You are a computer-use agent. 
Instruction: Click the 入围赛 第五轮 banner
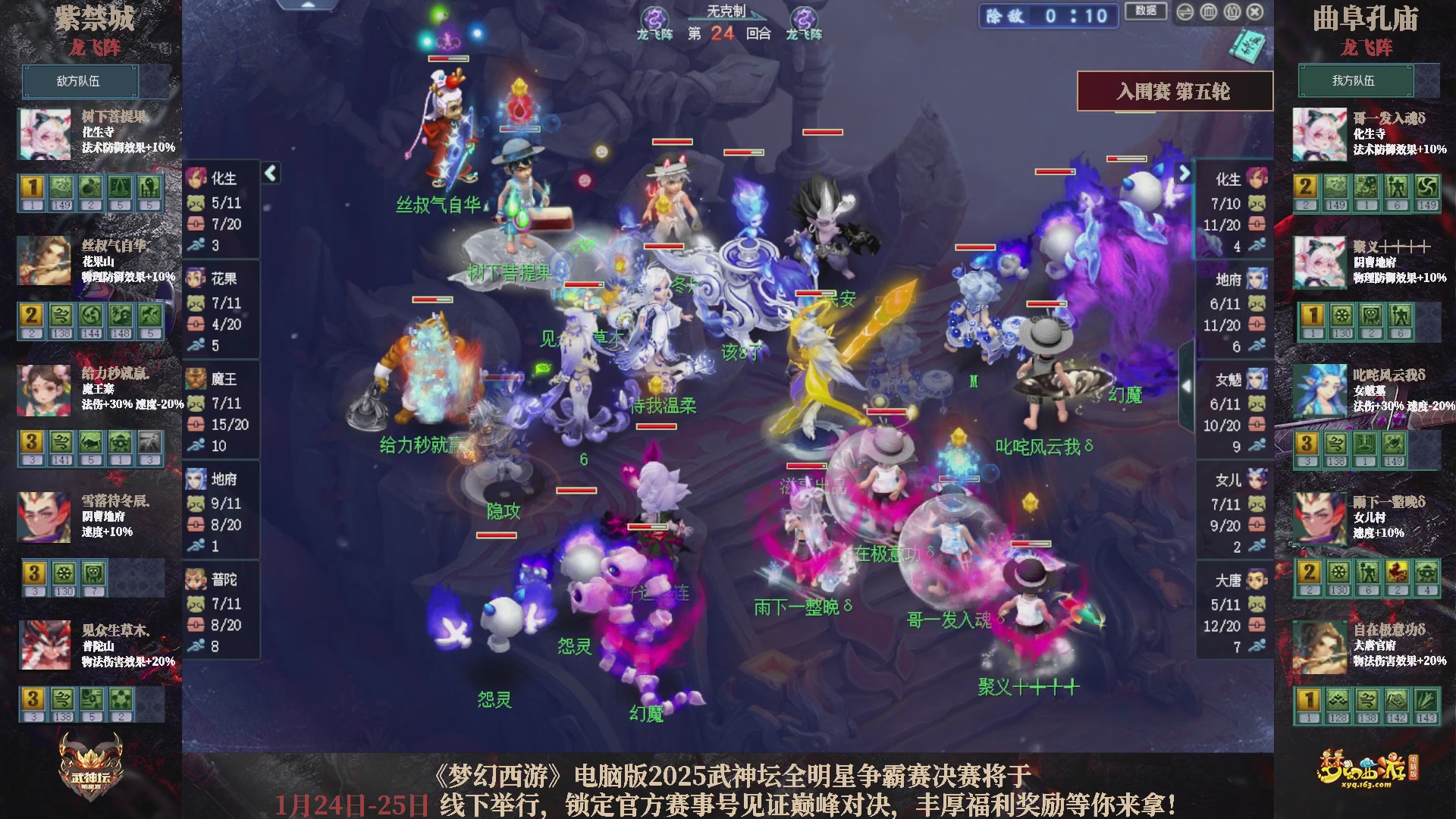[x=1174, y=89]
